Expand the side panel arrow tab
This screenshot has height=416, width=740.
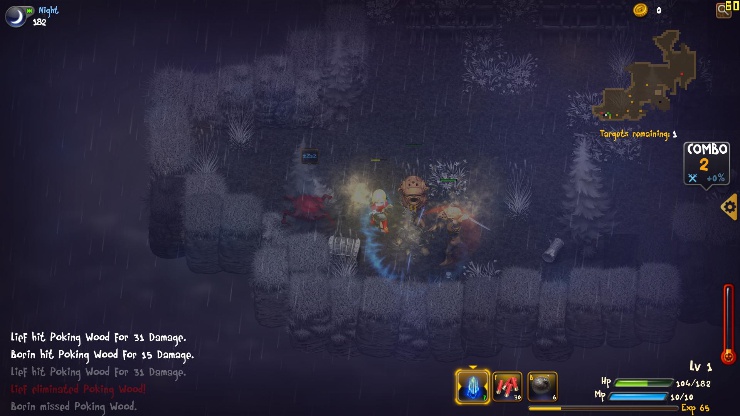pyautogui.click(x=729, y=207)
